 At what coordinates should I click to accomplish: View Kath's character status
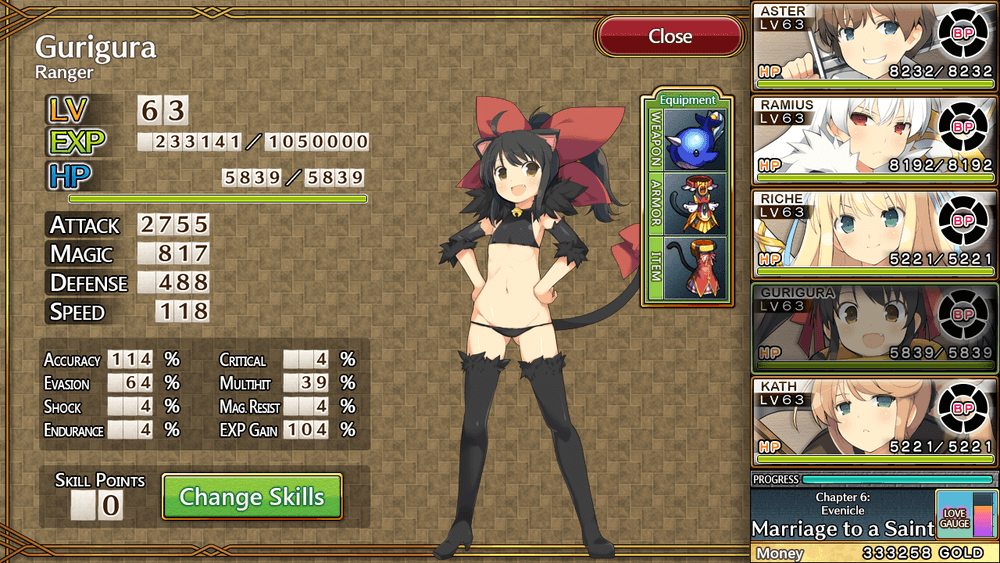click(873, 421)
